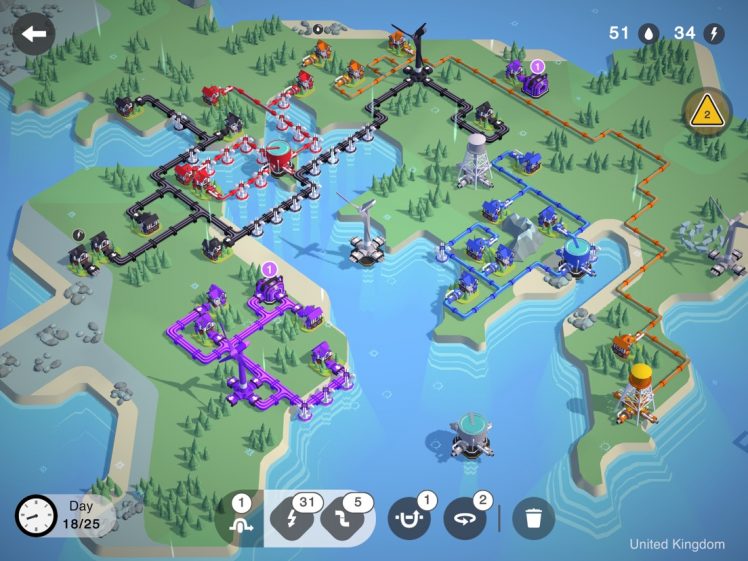Activate the trash can delete tool
Viewport: 748px width, 561px height.
(x=533, y=518)
